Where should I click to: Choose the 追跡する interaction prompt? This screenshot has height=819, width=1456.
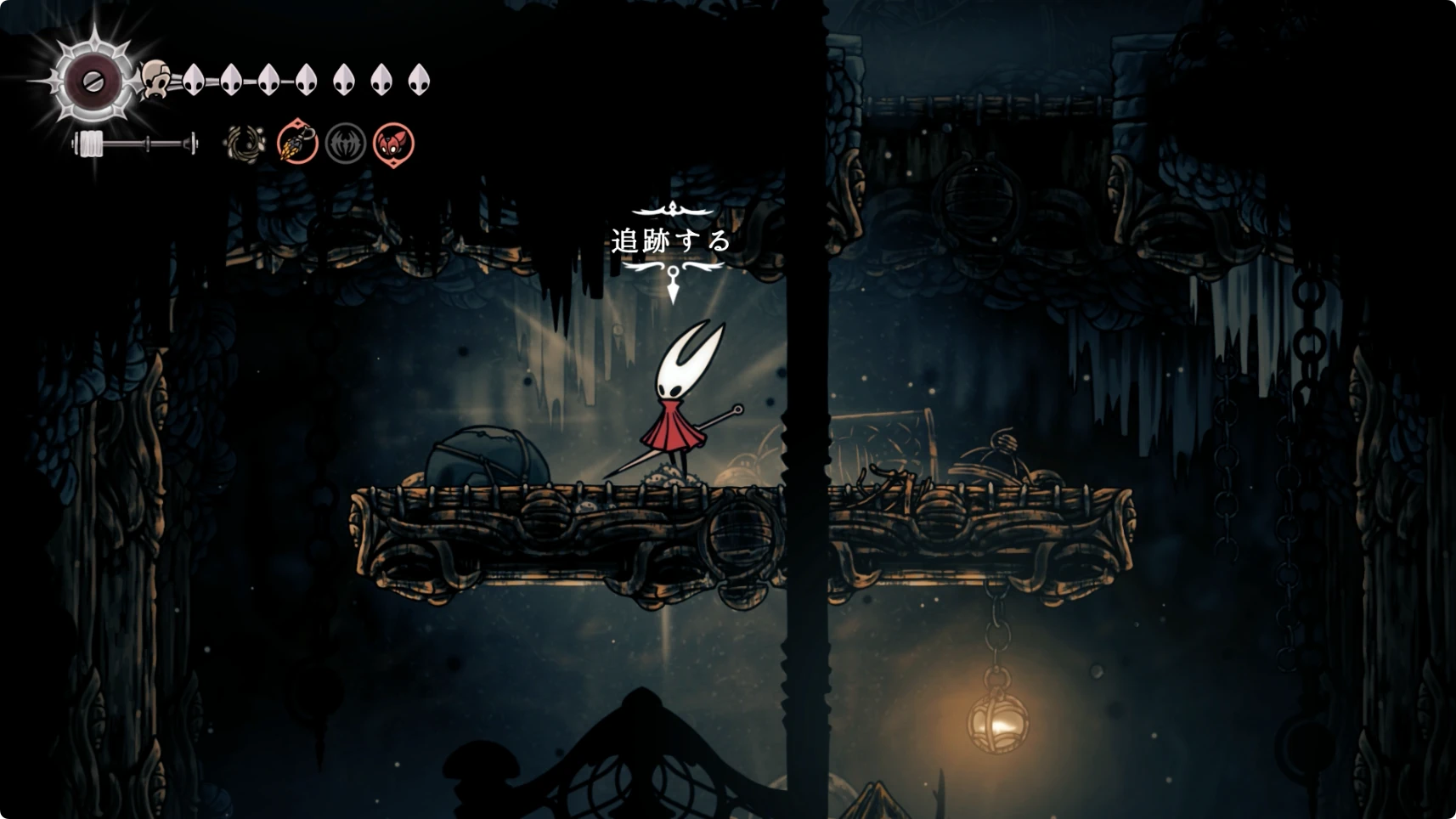tap(672, 241)
